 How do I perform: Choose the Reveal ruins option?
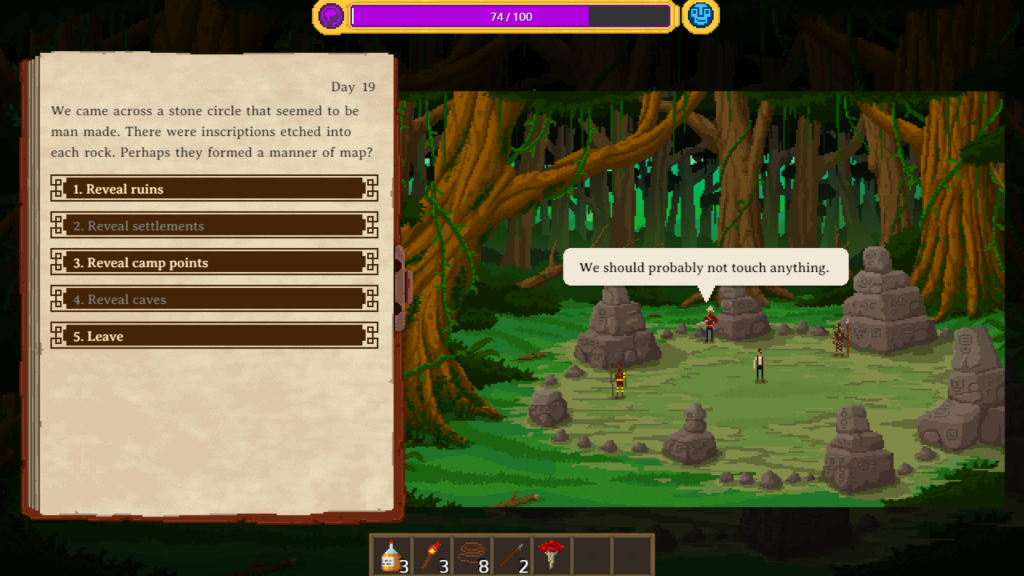coord(214,189)
